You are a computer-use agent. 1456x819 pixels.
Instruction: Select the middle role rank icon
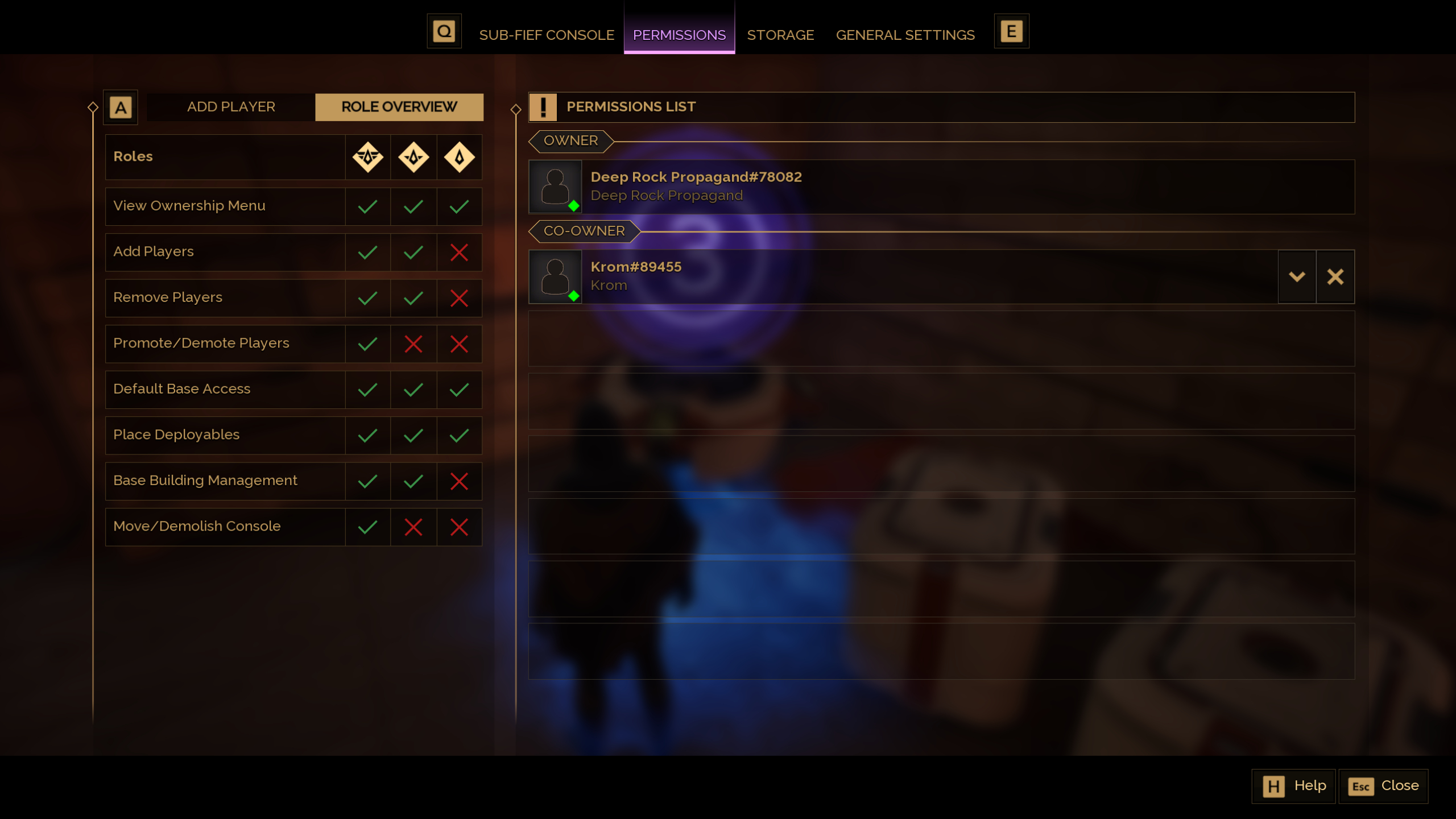413,157
